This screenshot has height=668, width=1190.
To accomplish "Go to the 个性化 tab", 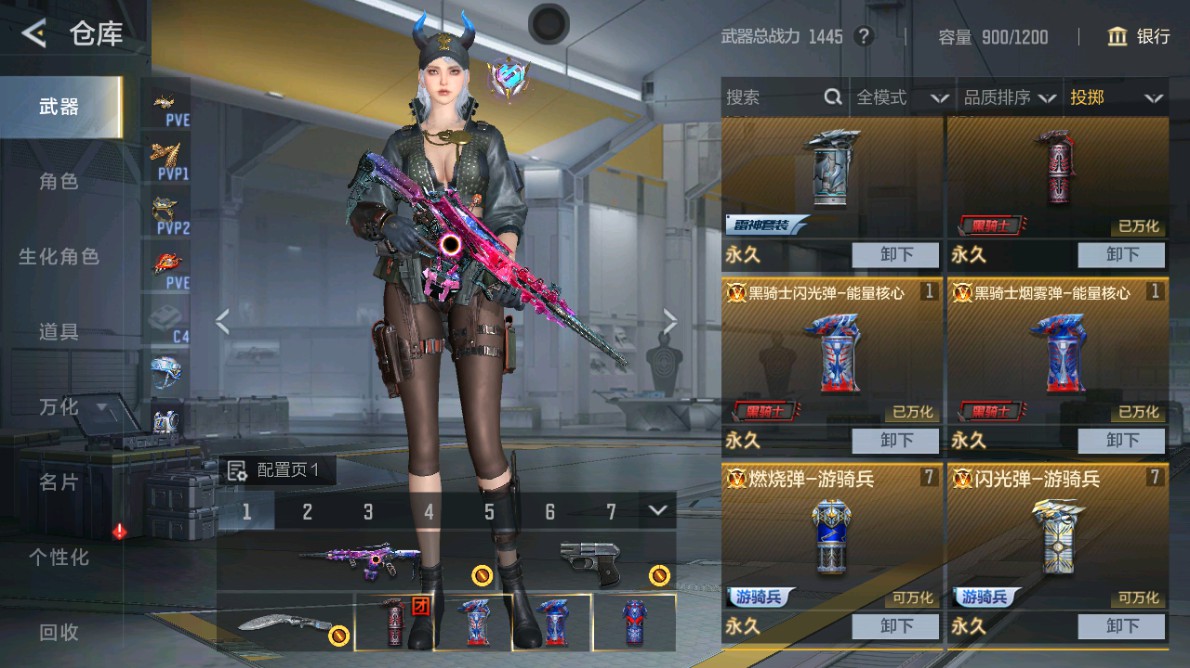I will coord(59,557).
